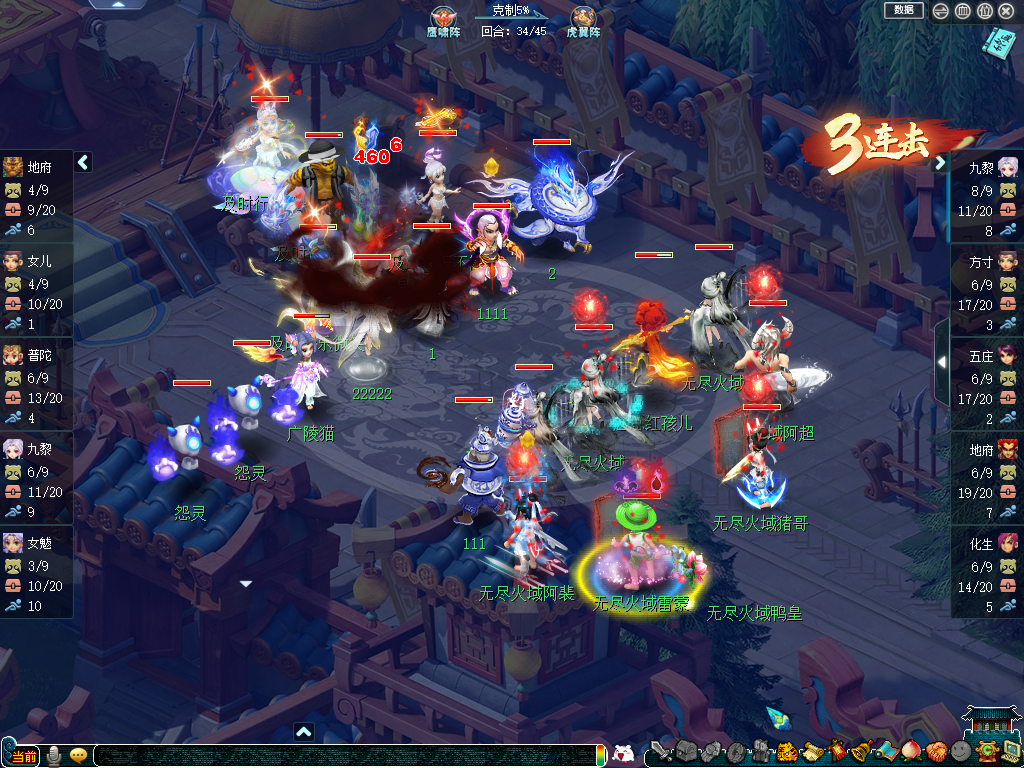Toggle the 血 health display button
Image resolution: width=1024 pixels, height=768 pixels.
pos(962,11)
